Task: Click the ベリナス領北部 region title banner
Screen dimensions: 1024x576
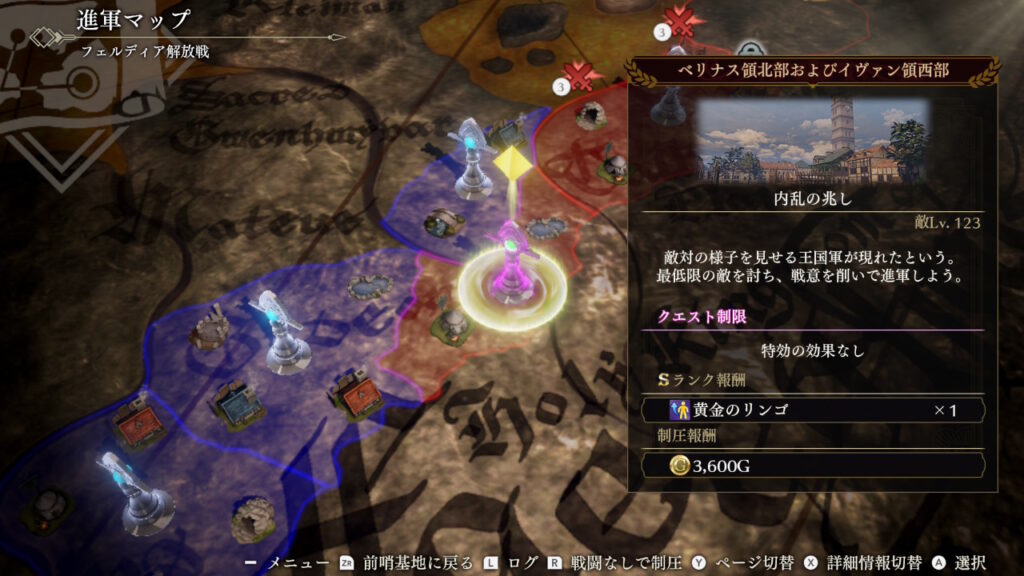Action: click(811, 72)
